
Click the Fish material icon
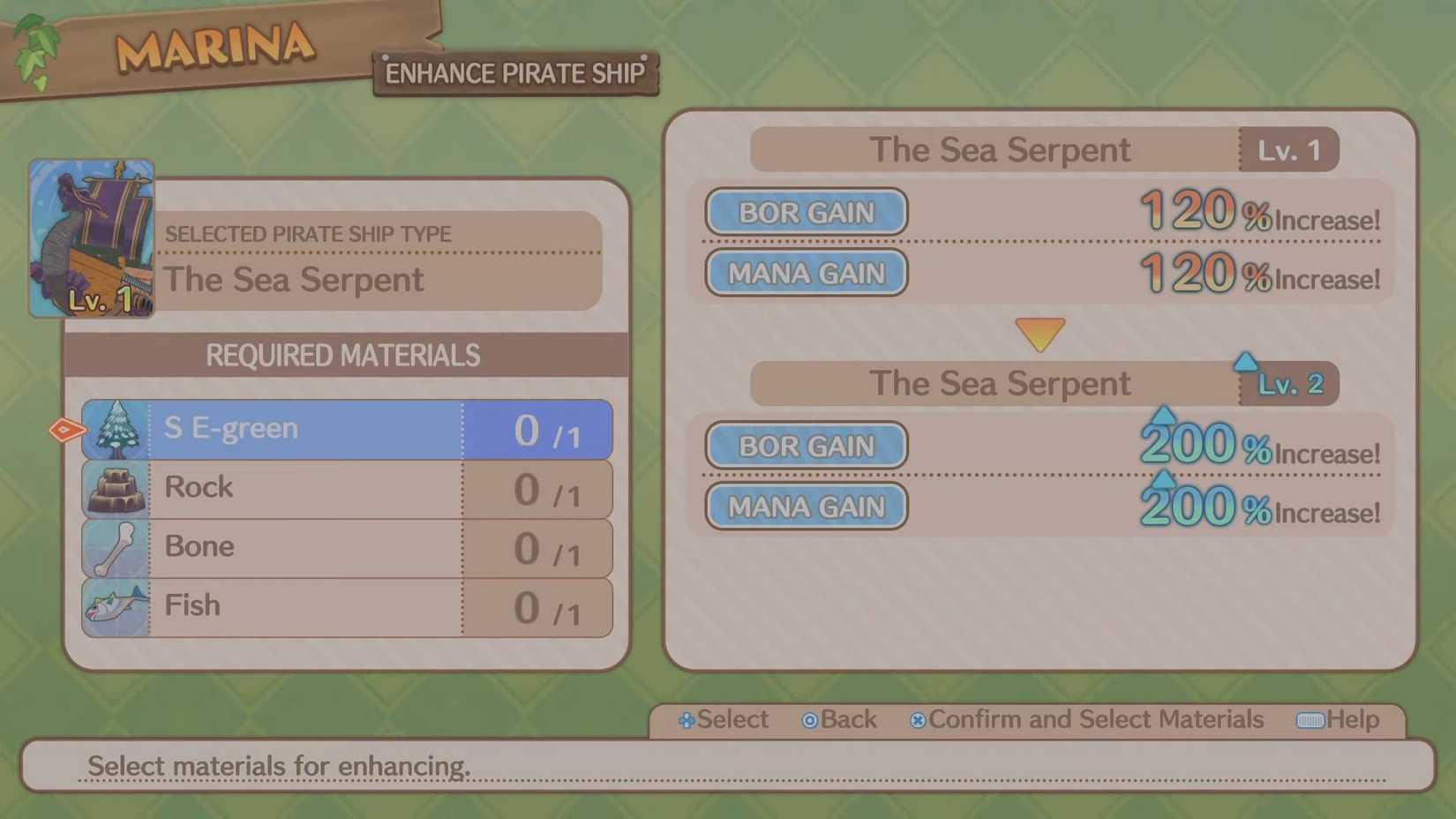(x=117, y=606)
